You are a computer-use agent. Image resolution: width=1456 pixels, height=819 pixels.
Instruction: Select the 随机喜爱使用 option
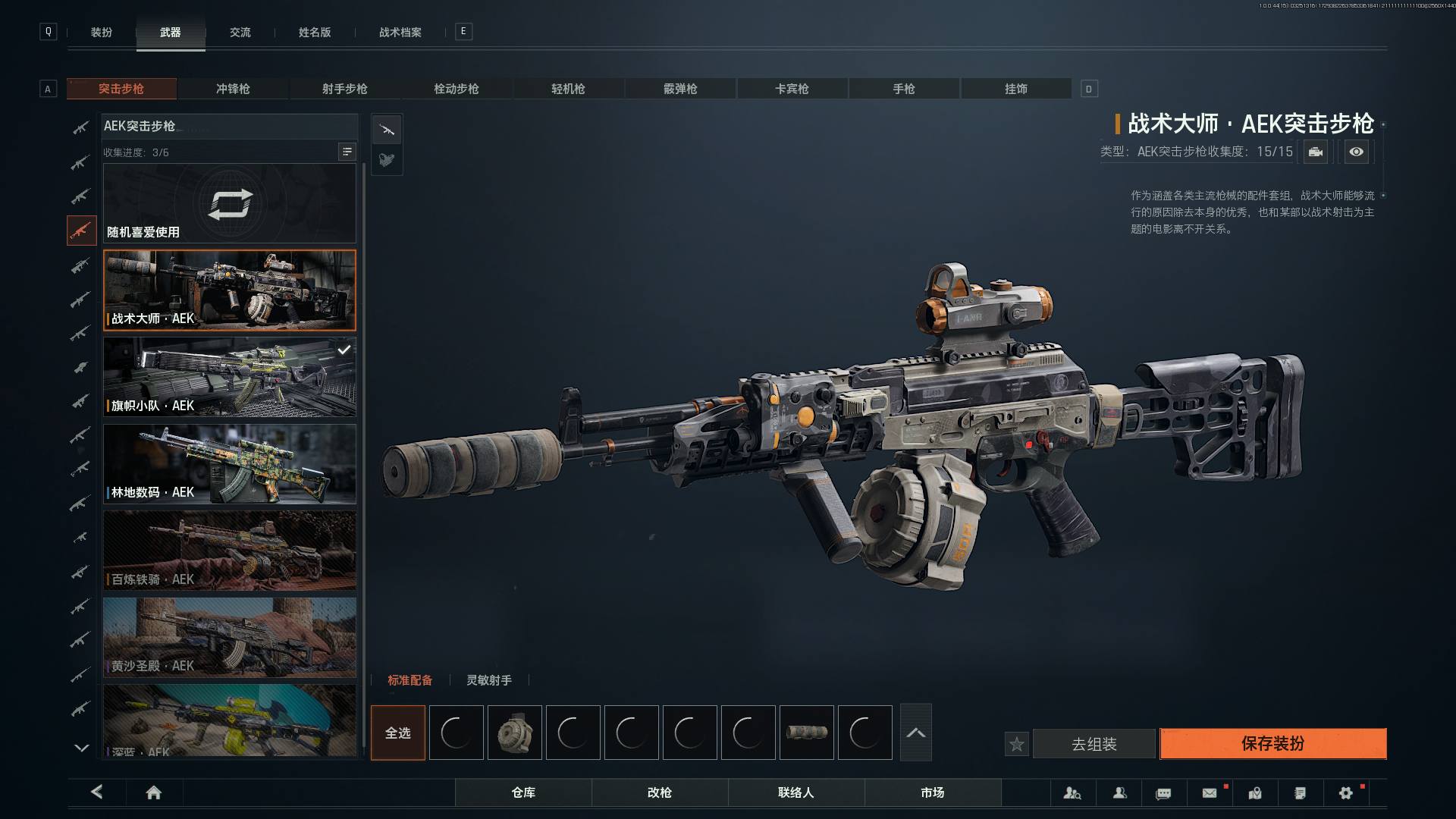(x=229, y=203)
